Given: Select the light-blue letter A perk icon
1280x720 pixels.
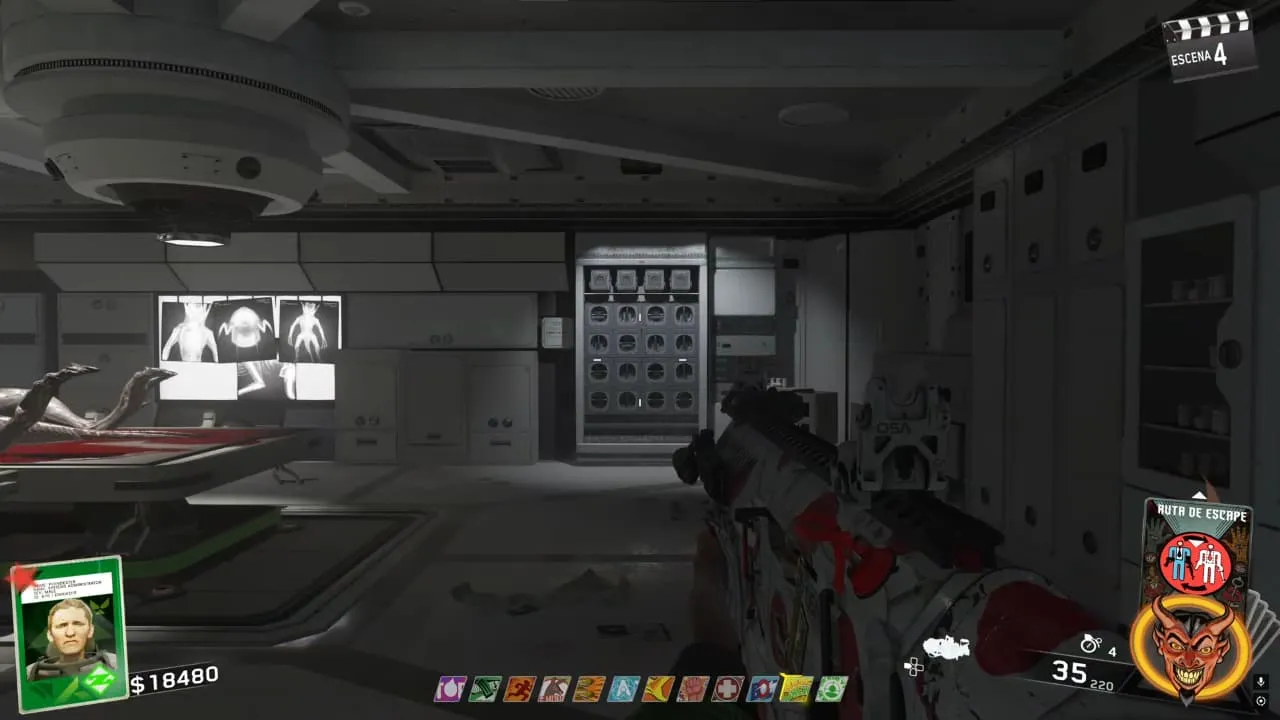Looking at the screenshot, I should [x=623, y=689].
